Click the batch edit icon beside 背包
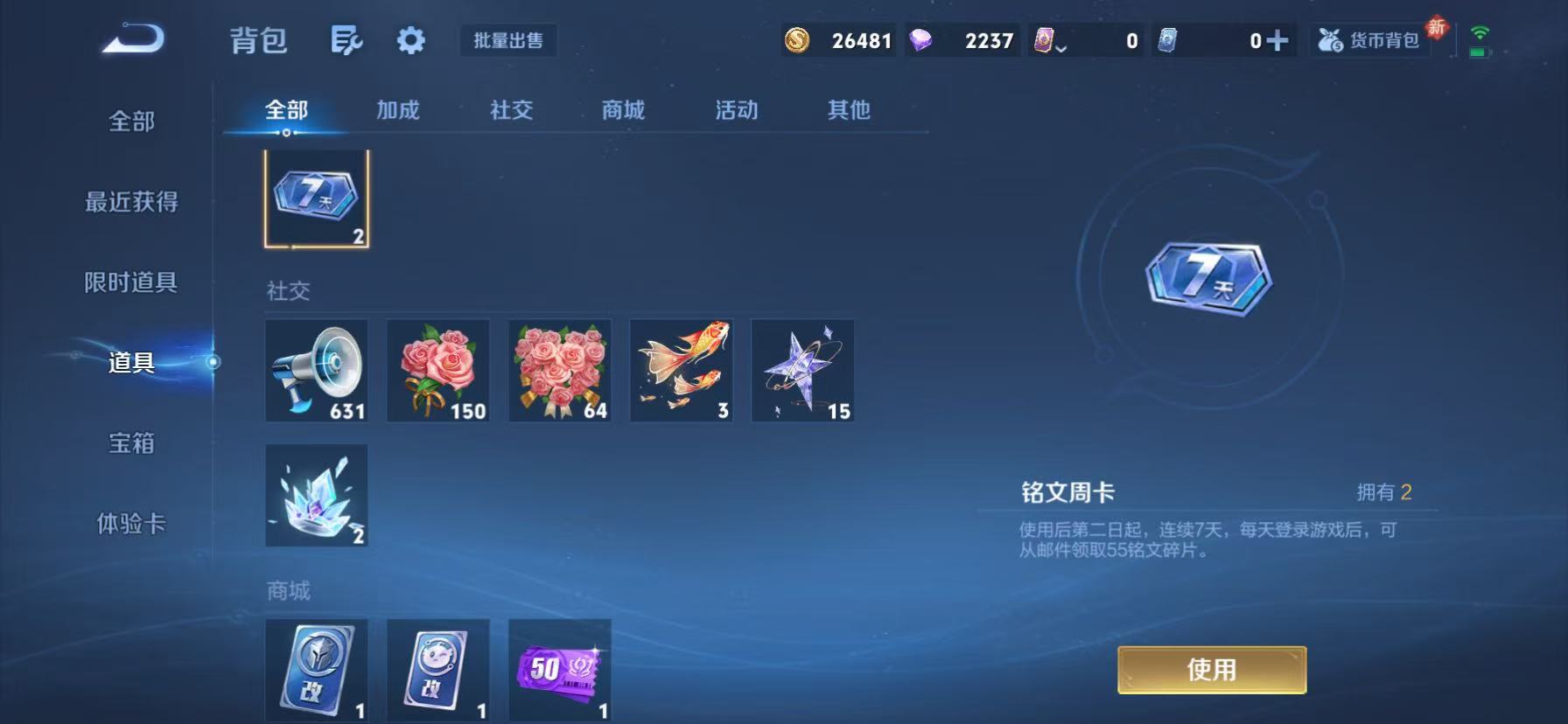1568x724 pixels. point(346,40)
